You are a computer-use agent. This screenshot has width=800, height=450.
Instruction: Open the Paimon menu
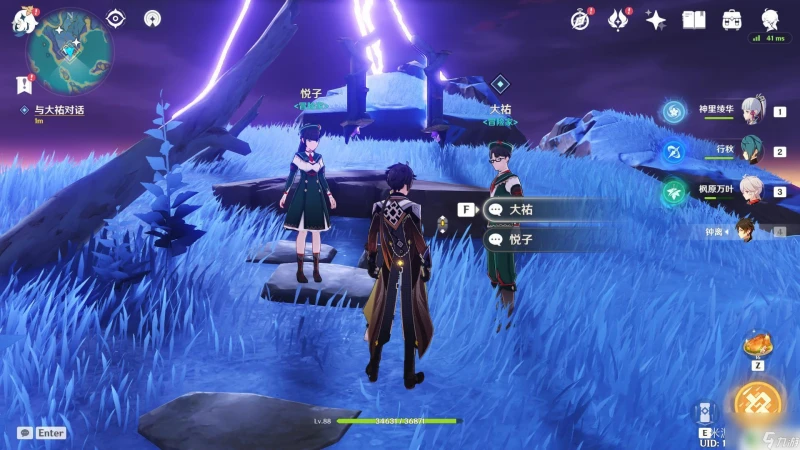[x=22, y=20]
